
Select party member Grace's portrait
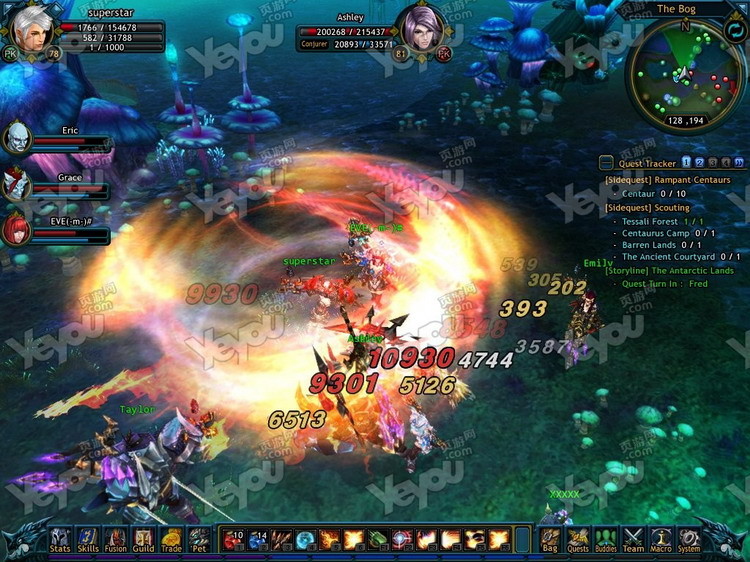coord(17,184)
